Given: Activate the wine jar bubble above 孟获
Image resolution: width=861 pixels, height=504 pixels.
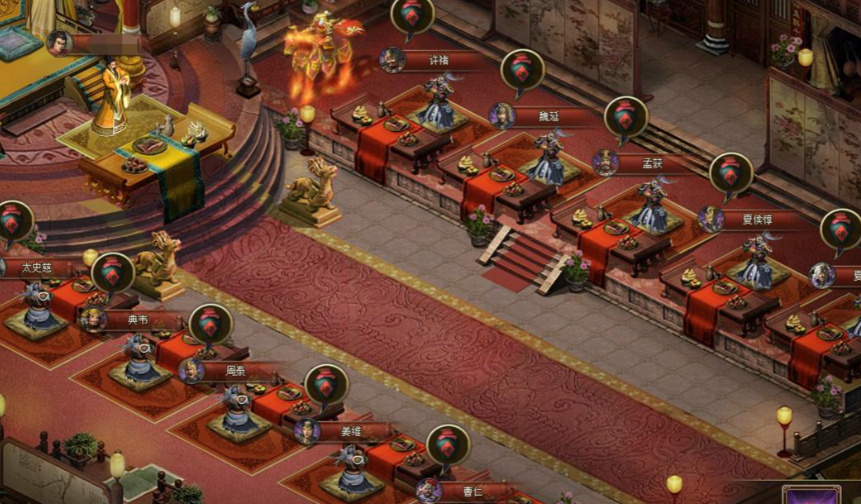Looking at the screenshot, I should point(626,117).
